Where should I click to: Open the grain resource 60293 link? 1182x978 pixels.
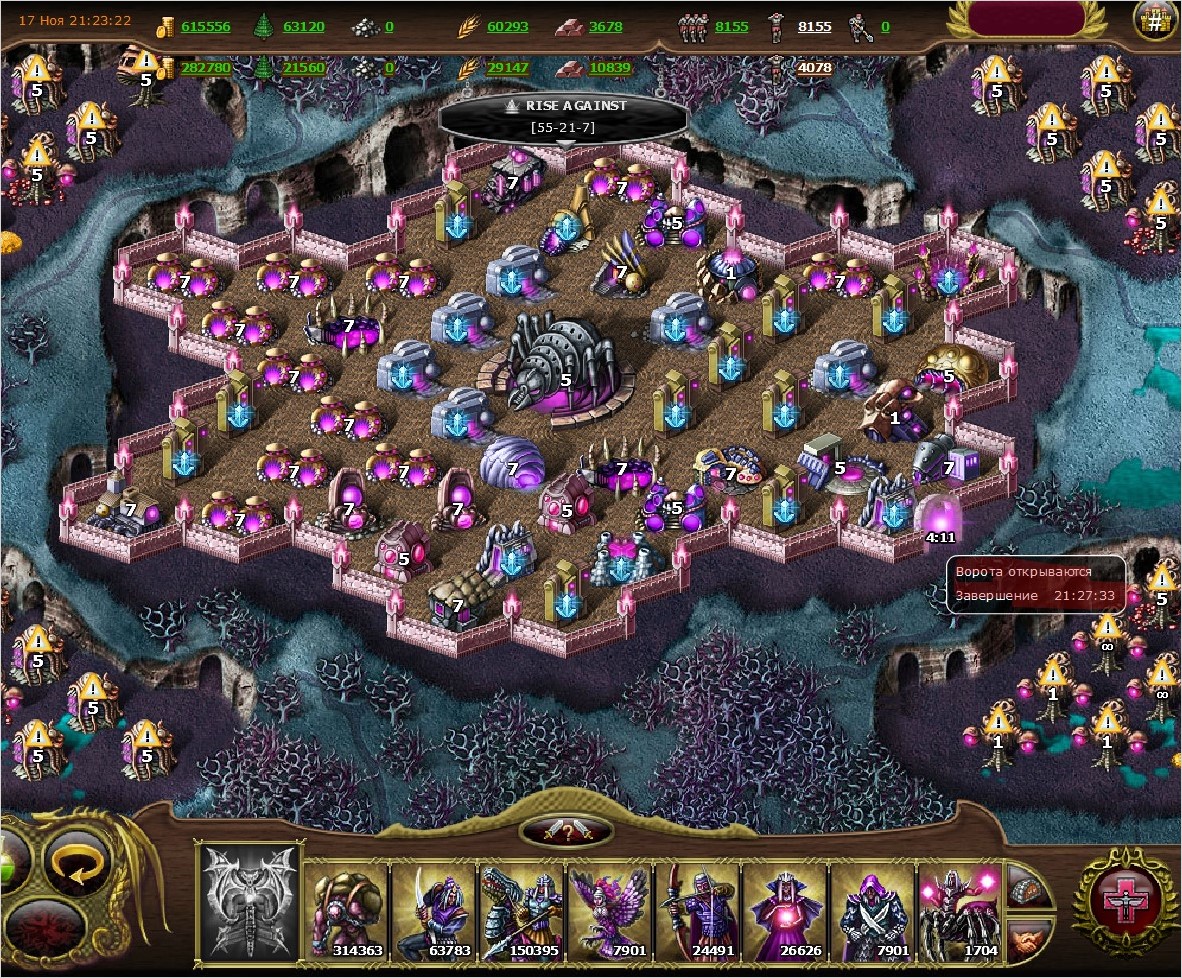507,27
